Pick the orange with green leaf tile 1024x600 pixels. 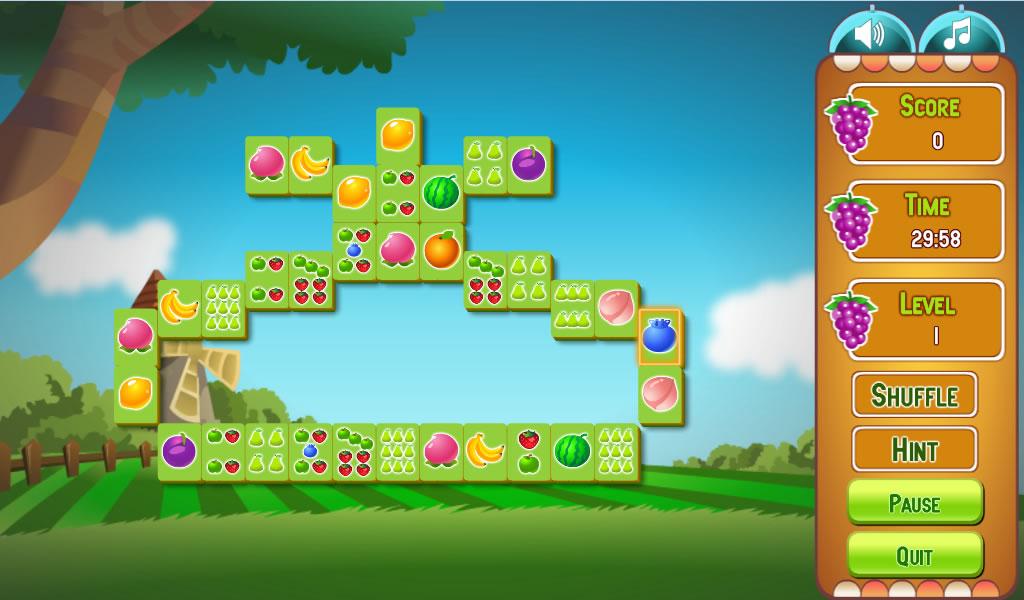tap(441, 250)
